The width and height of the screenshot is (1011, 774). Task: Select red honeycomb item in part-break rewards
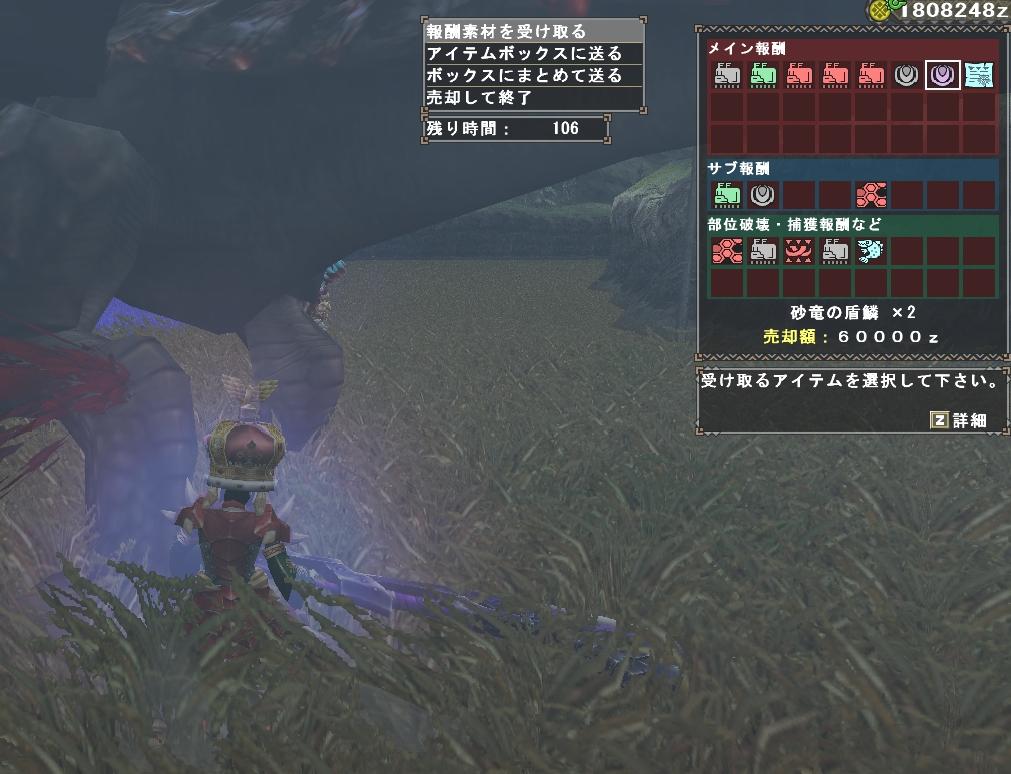click(x=727, y=251)
